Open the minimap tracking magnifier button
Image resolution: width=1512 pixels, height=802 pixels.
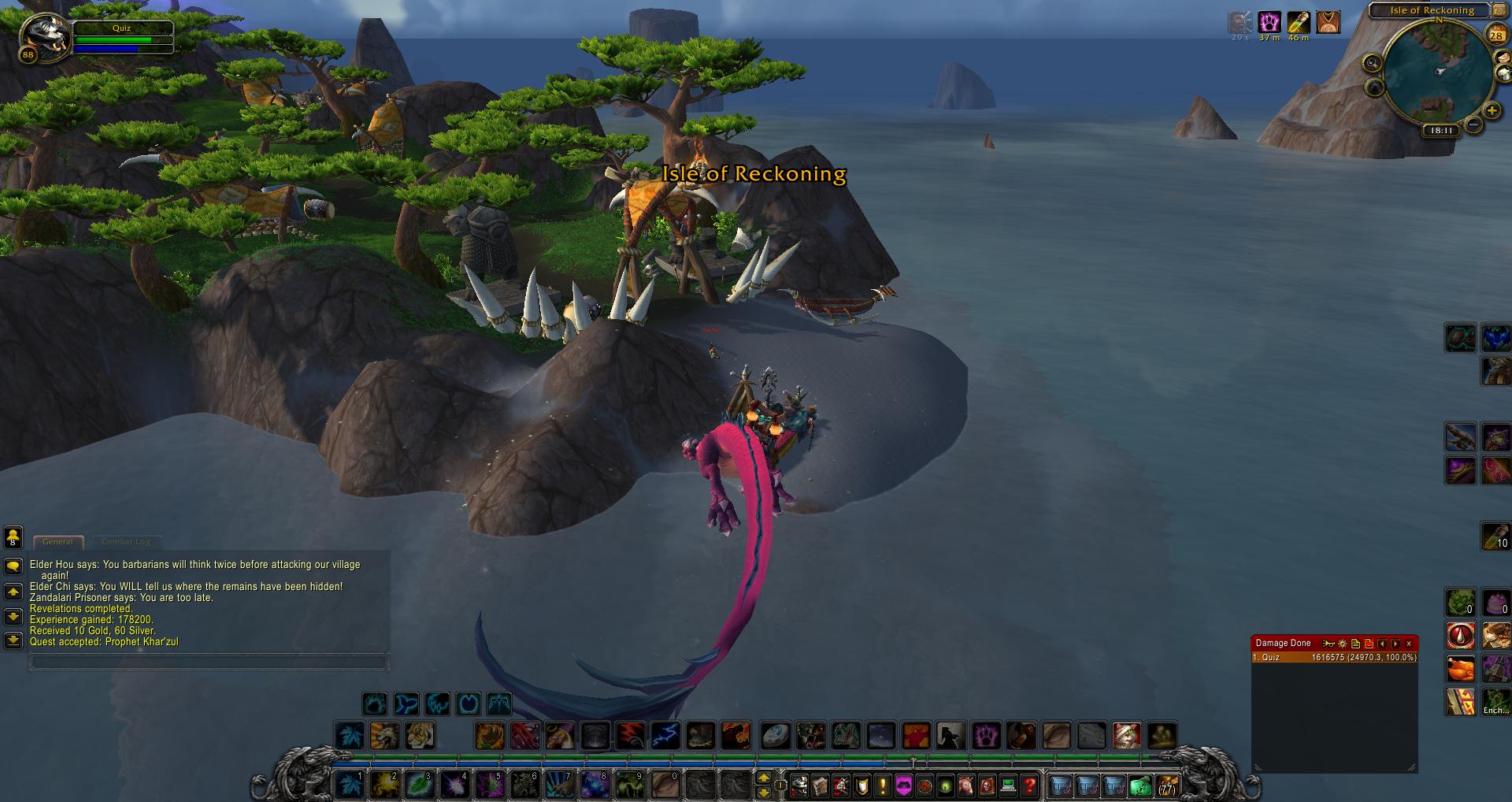click(x=1373, y=63)
